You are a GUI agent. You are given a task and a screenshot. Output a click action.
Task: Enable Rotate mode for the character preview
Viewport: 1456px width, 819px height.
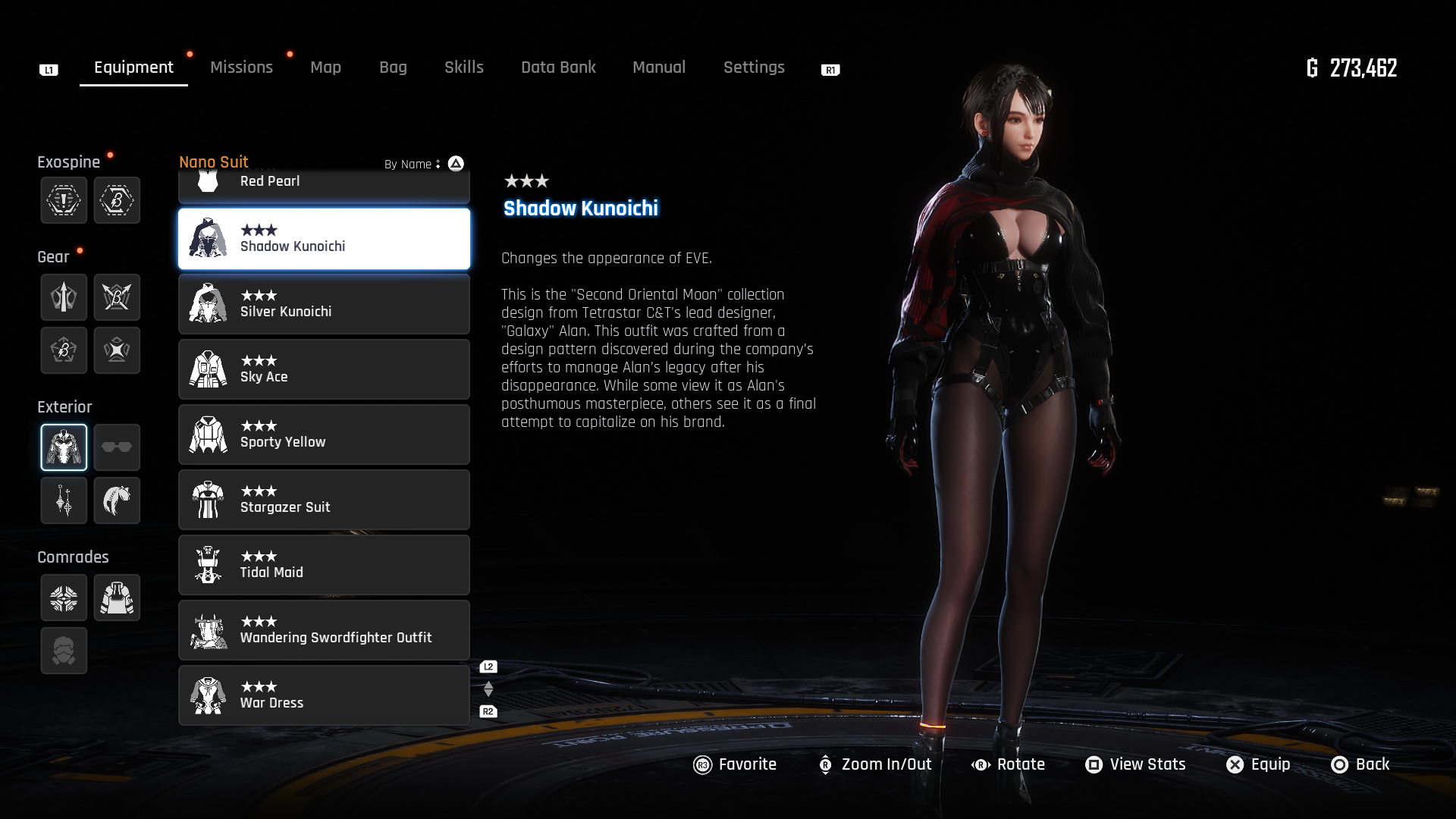point(1010,764)
